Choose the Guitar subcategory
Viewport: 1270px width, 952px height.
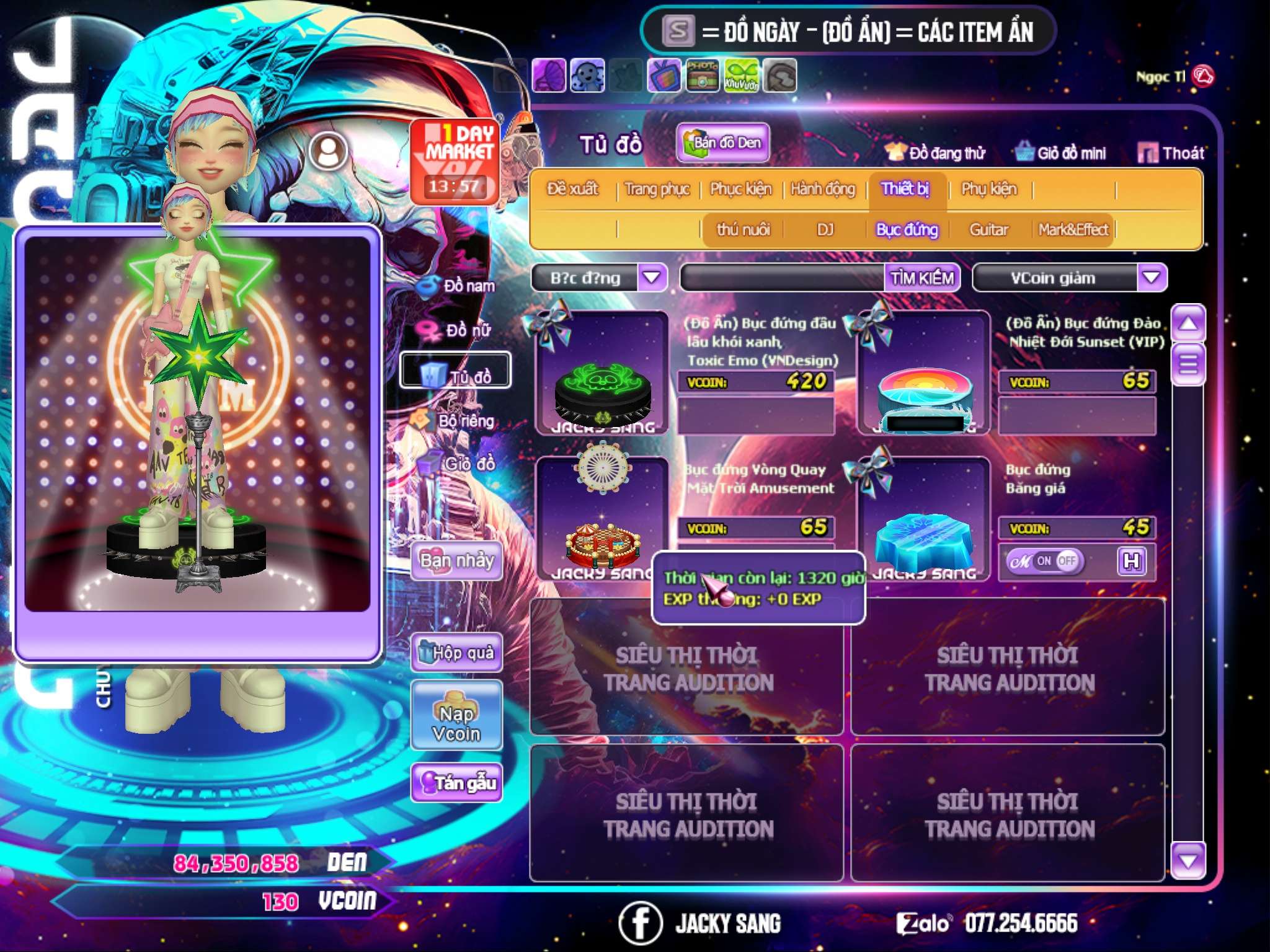click(988, 230)
